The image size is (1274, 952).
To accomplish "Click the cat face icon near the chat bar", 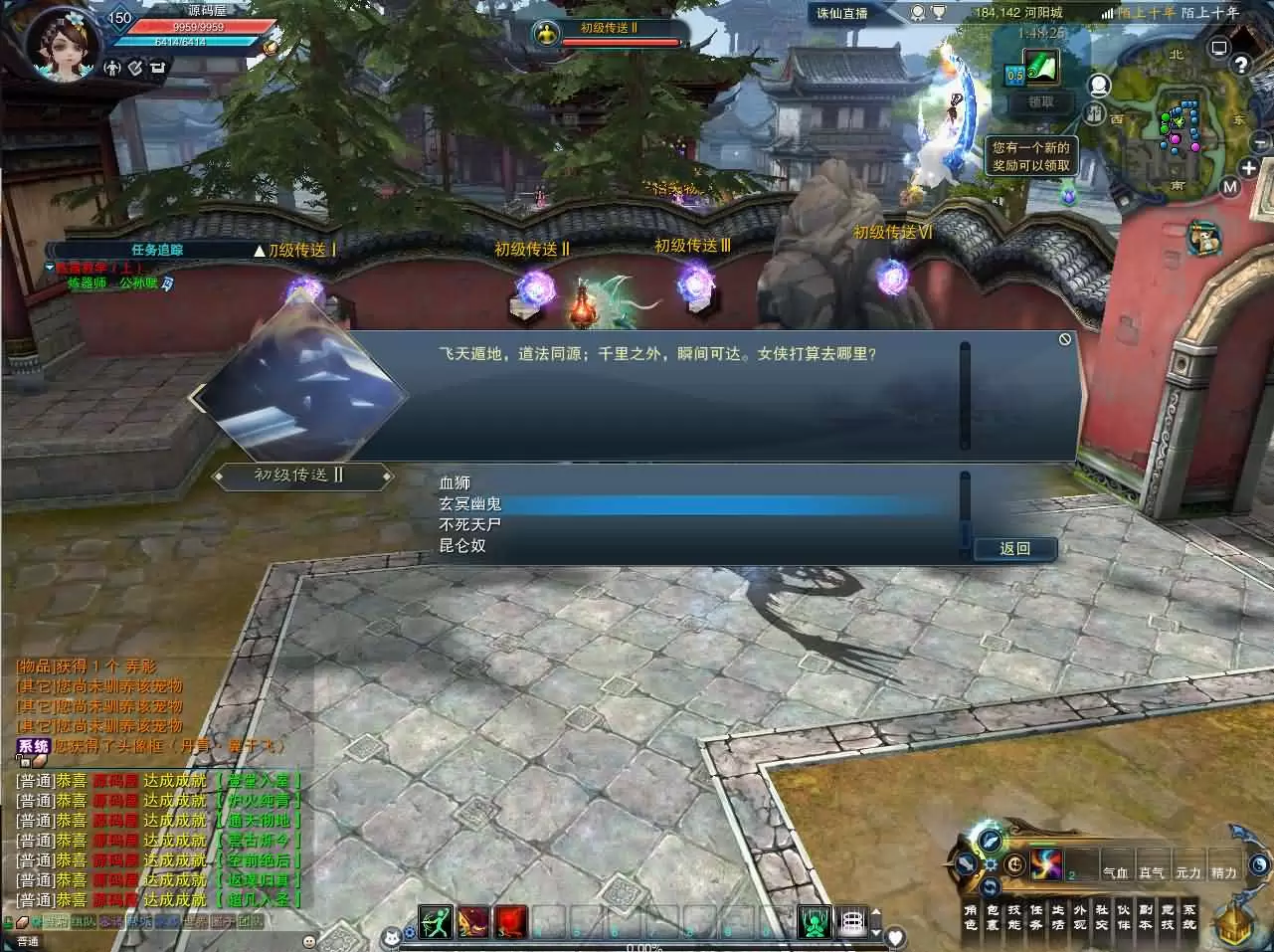I will (391, 938).
